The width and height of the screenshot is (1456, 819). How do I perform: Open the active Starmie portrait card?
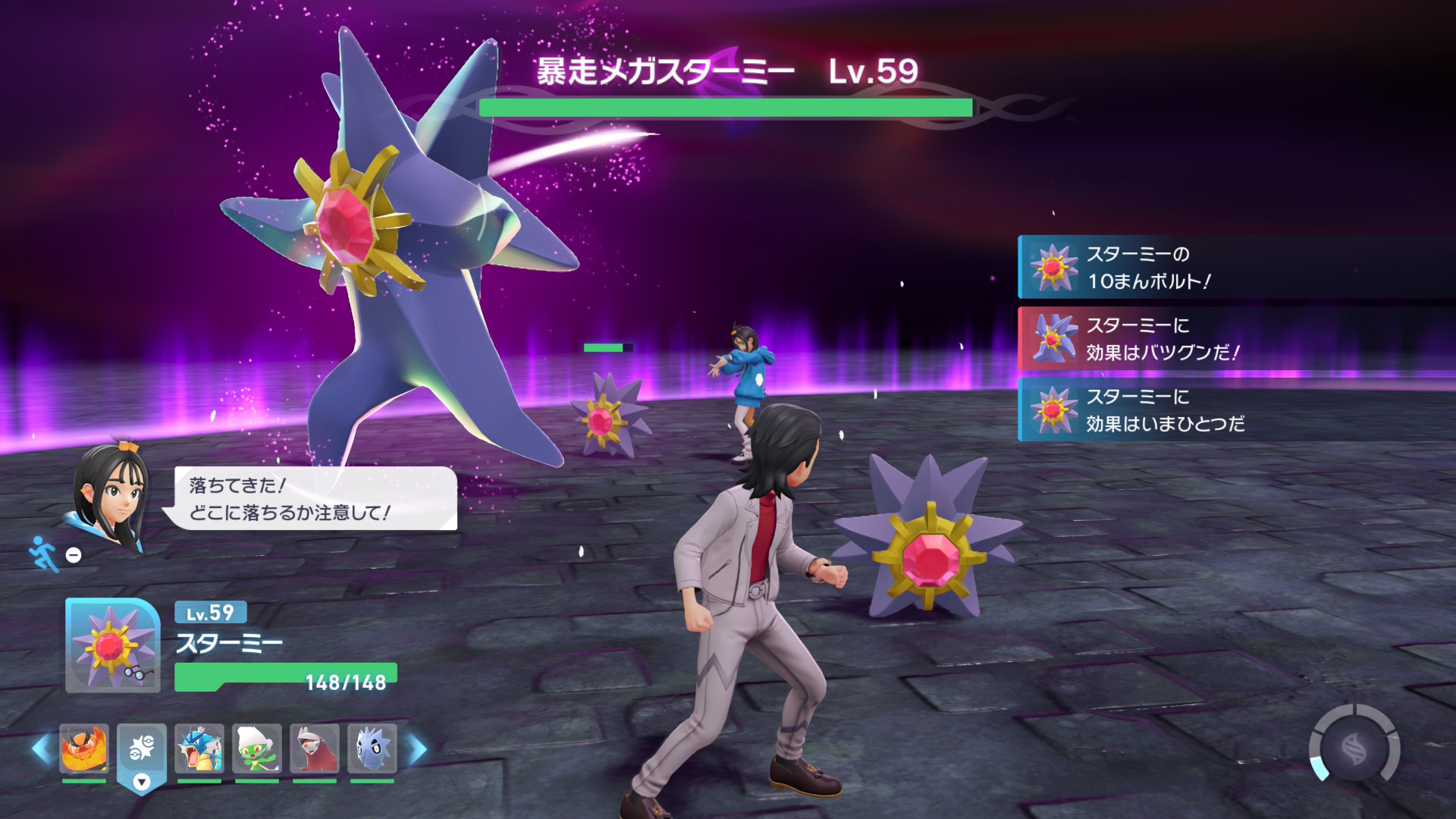point(112,645)
